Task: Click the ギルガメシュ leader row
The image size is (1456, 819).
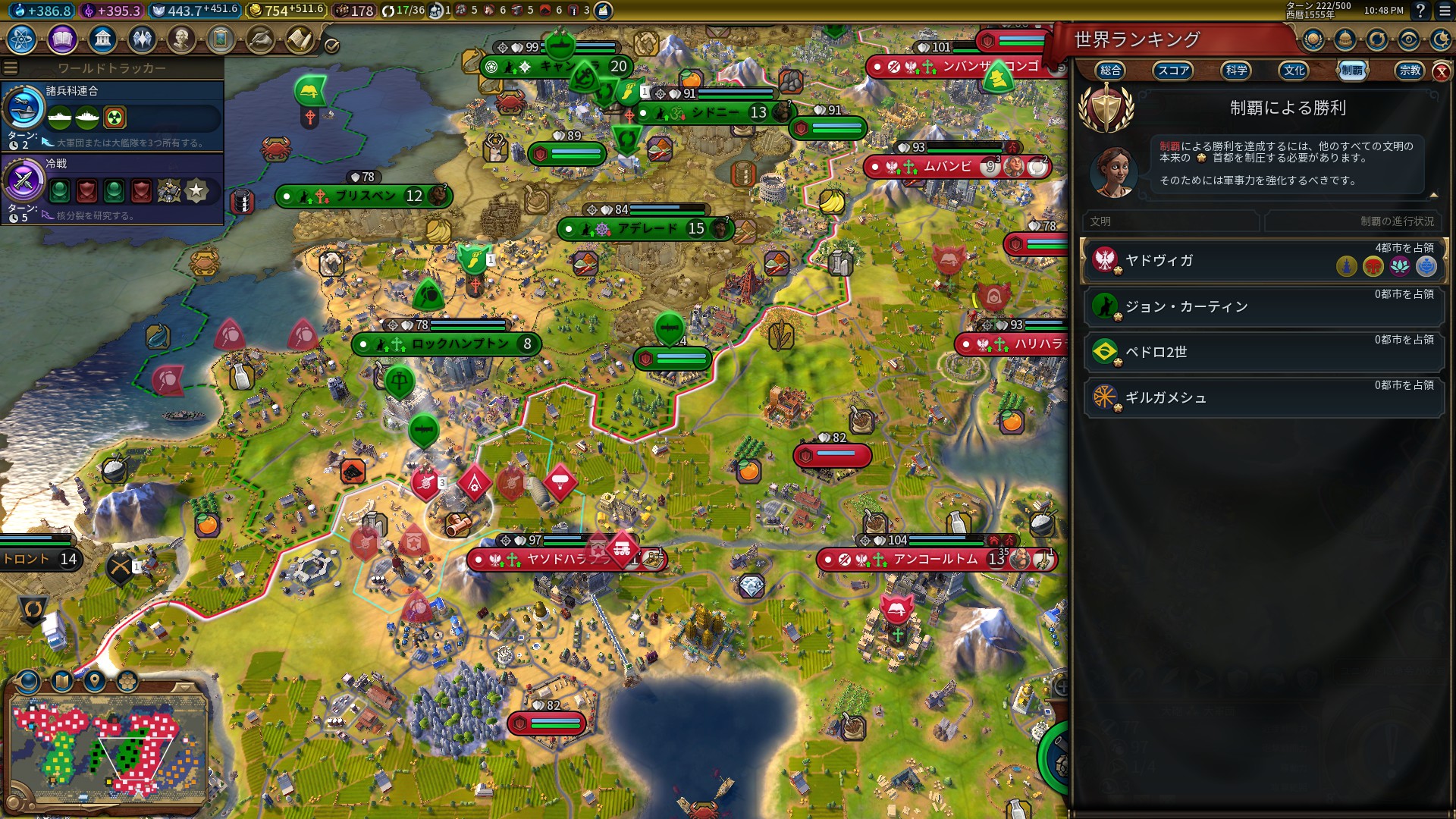Action: coord(1264,397)
